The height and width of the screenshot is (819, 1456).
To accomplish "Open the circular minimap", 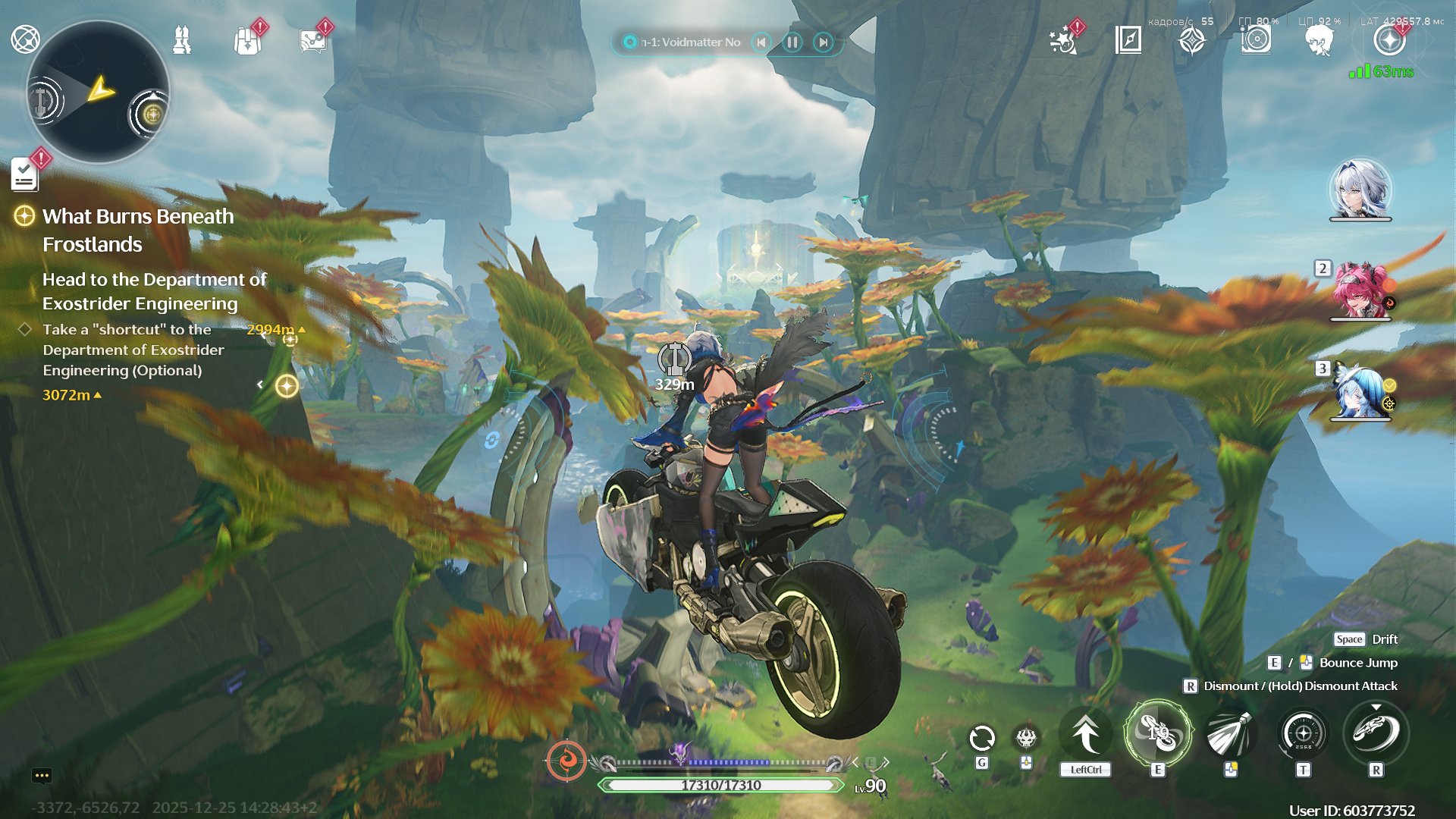I will tap(98, 93).
